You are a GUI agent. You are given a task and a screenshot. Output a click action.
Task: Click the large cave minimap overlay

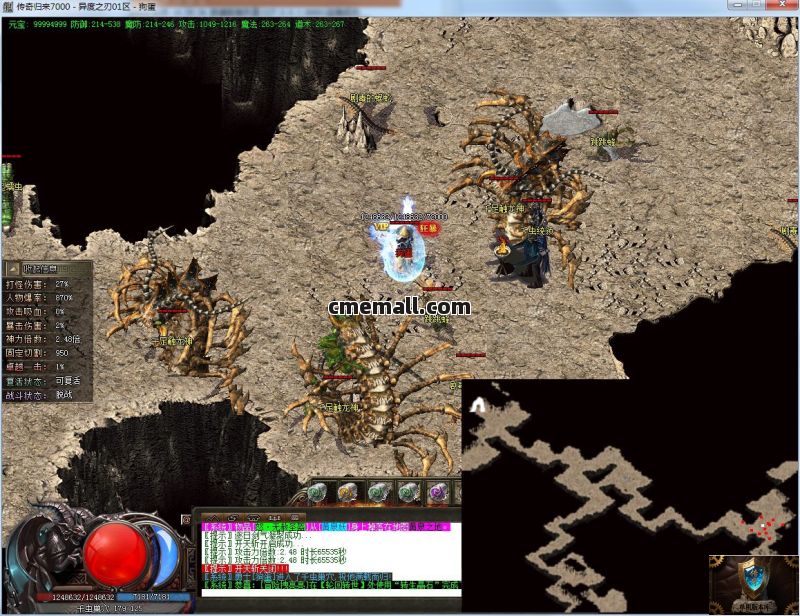point(630,480)
